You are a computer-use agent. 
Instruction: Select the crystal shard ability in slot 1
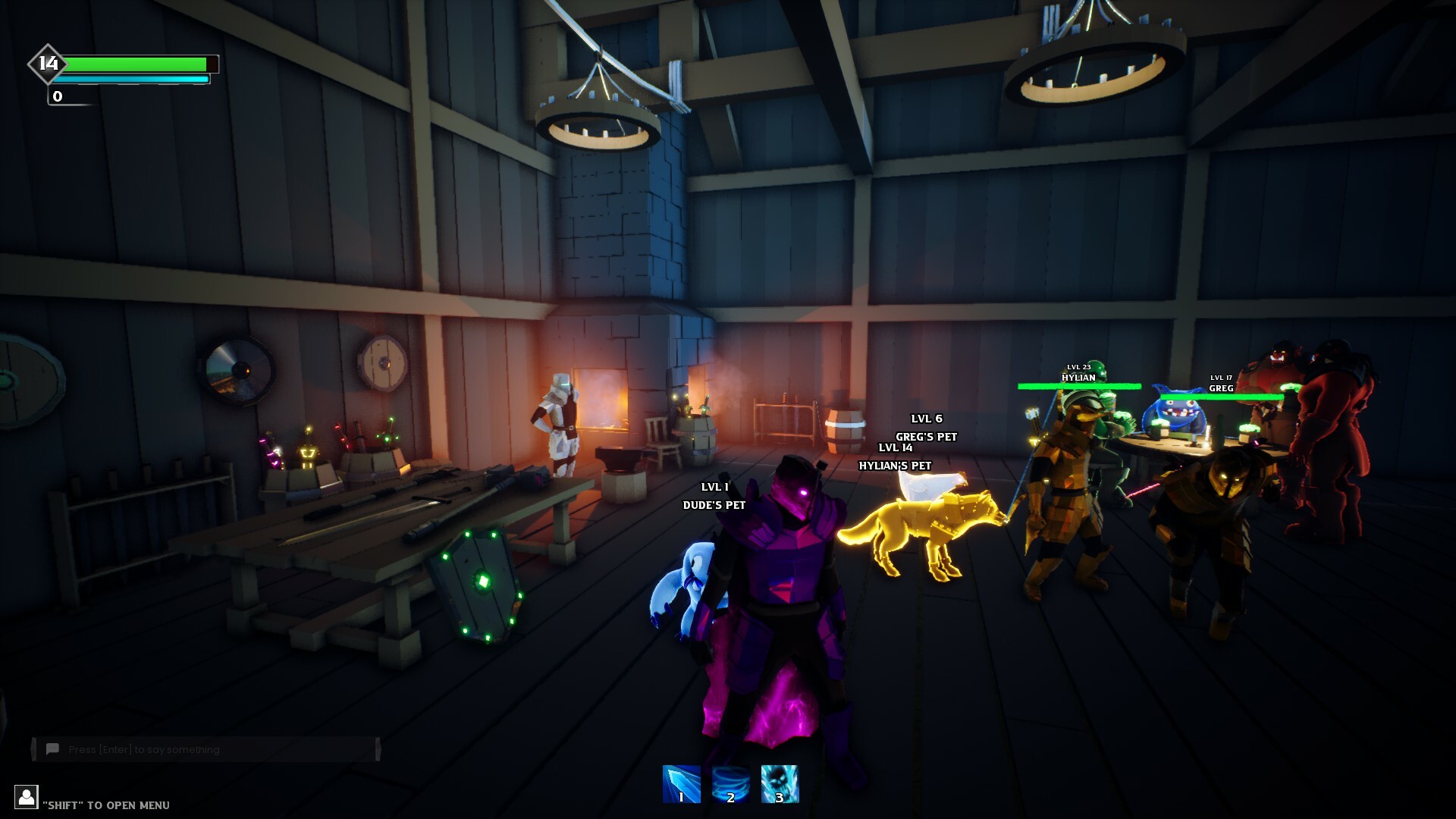tap(680, 785)
